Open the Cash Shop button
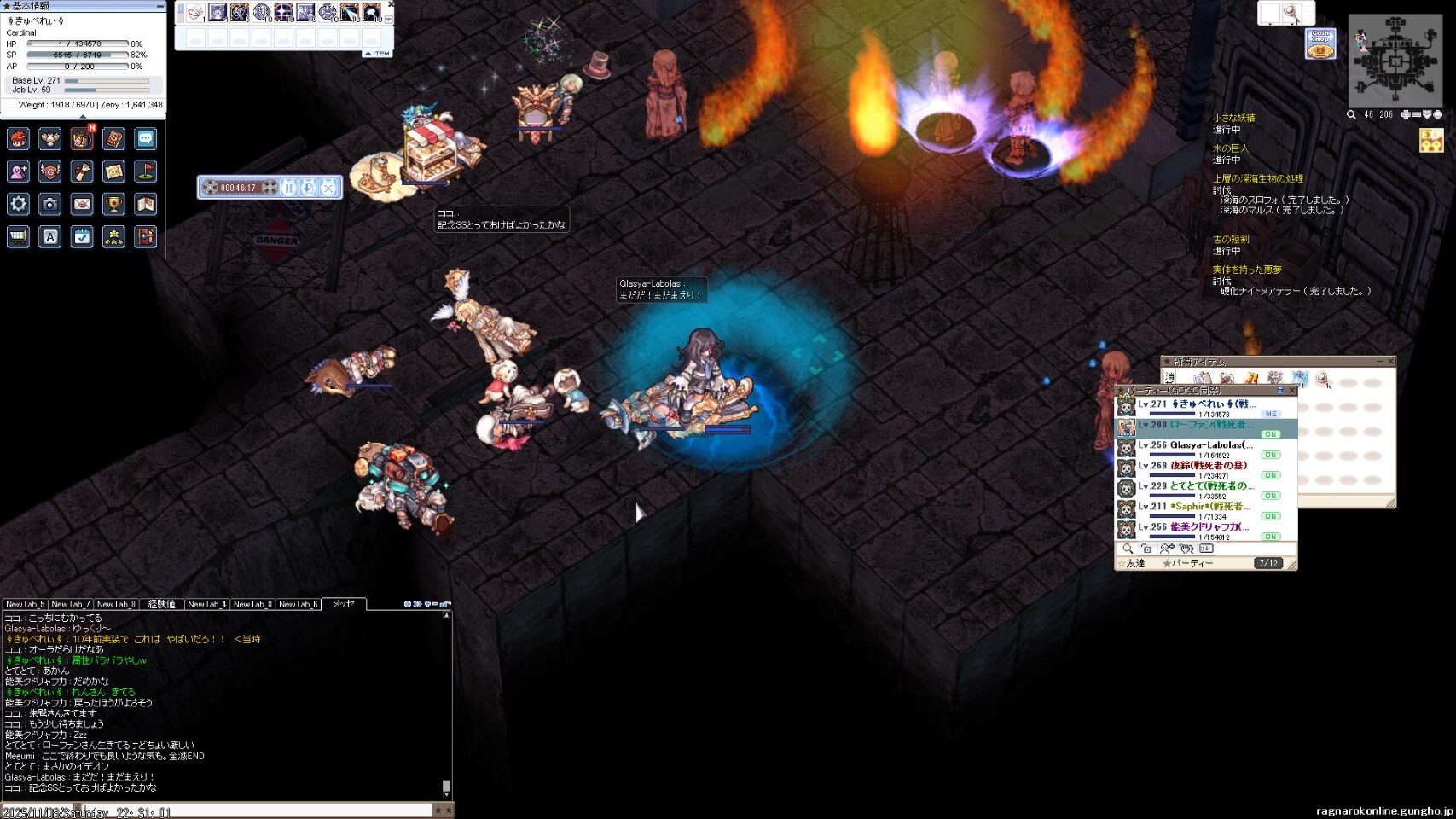This screenshot has height=819, width=1456. (1320, 44)
